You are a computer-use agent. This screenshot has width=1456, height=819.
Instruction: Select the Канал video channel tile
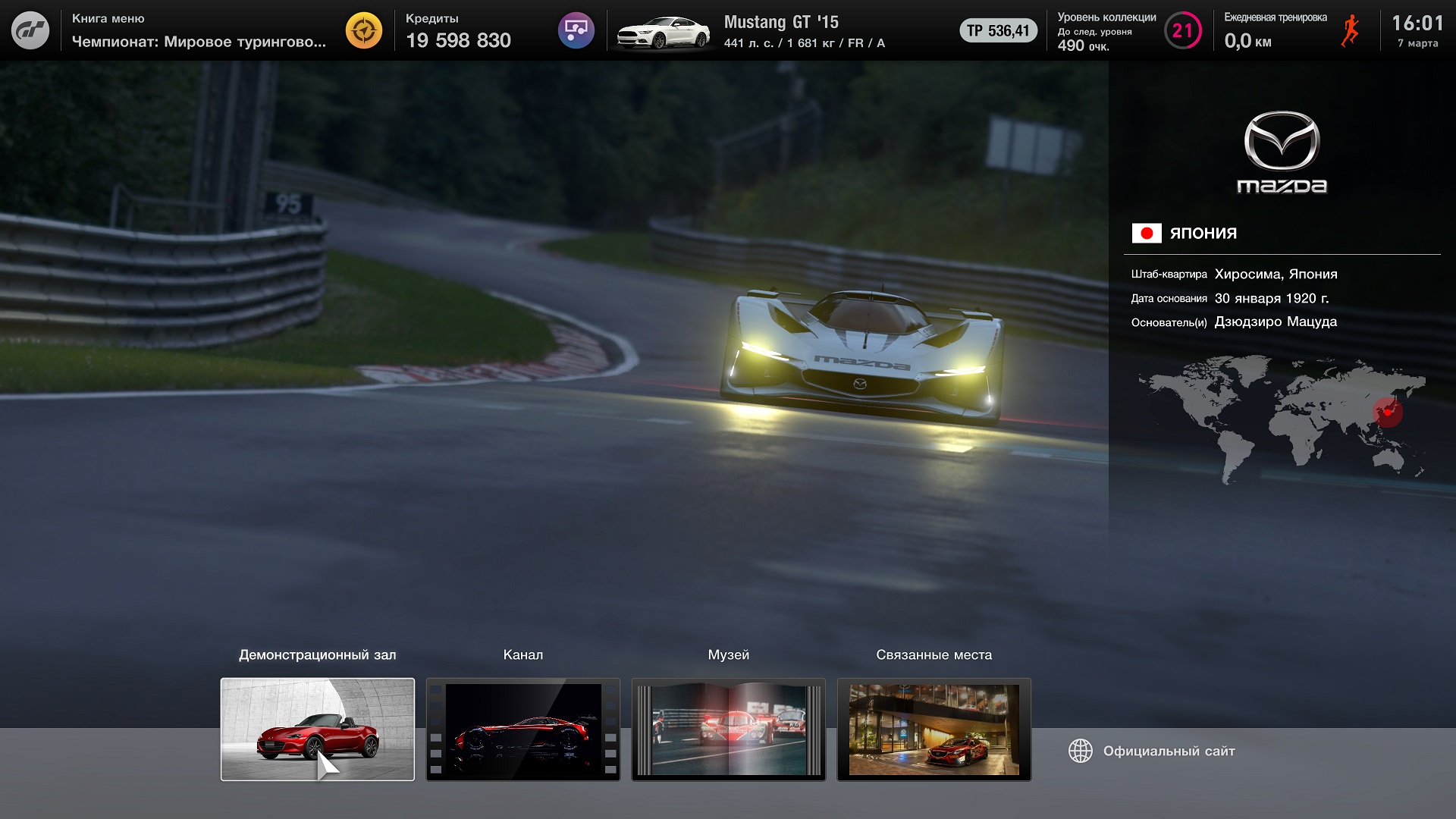point(523,729)
